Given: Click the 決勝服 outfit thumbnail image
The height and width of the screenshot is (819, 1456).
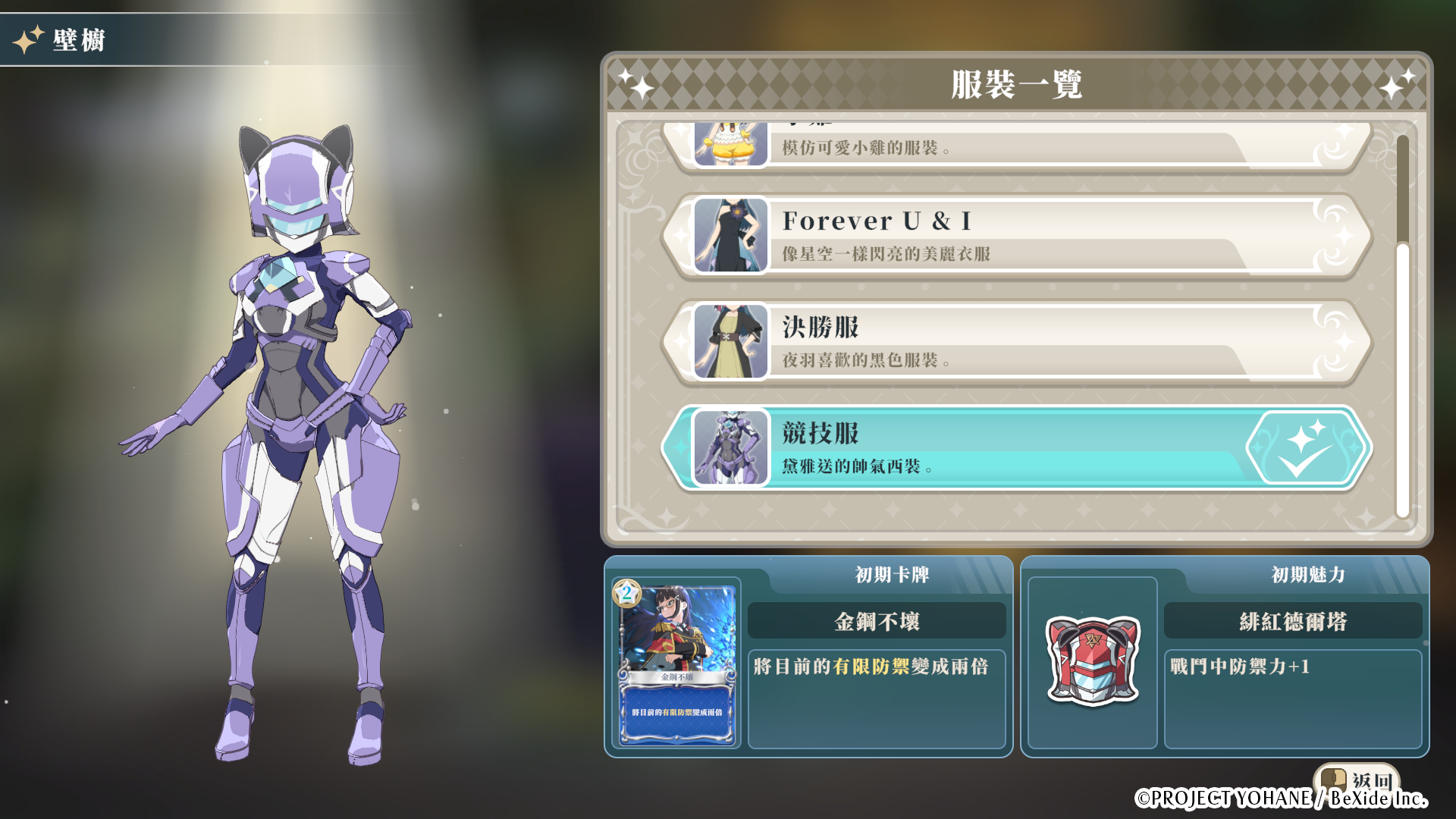Looking at the screenshot, I should coord(730,341).
